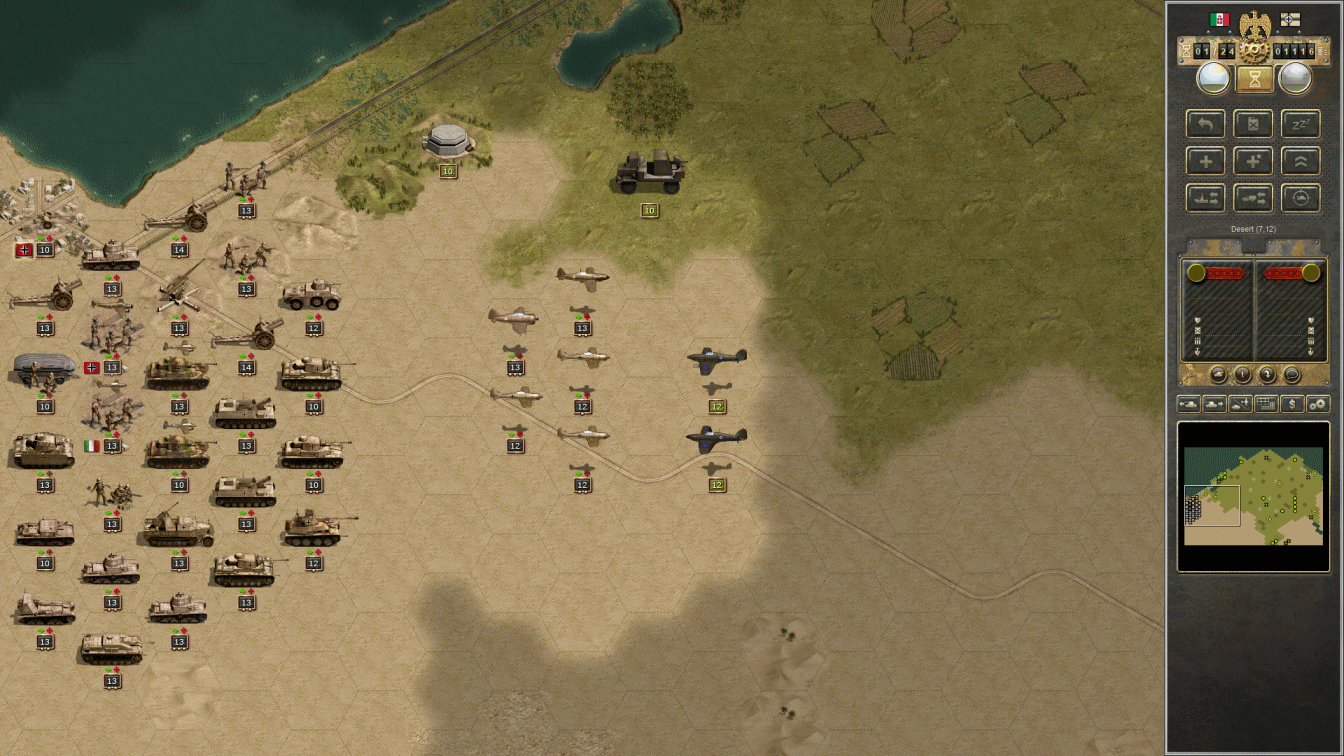Open unit upgrade via double-chevron icon

click(1300, 161)
